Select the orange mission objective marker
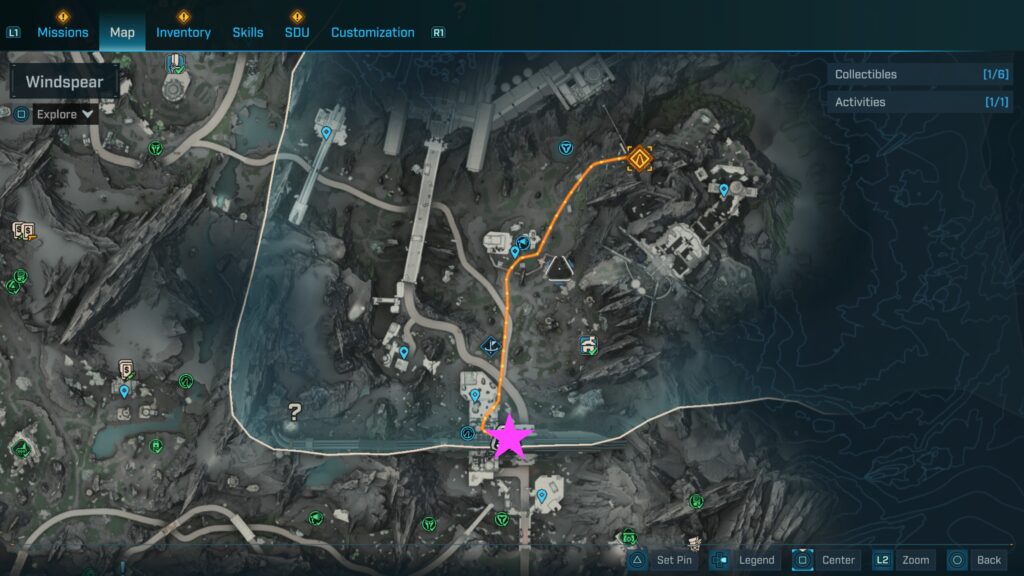Image resolution: width=1024 pixels, height=576 pixels. click(640, 157)
